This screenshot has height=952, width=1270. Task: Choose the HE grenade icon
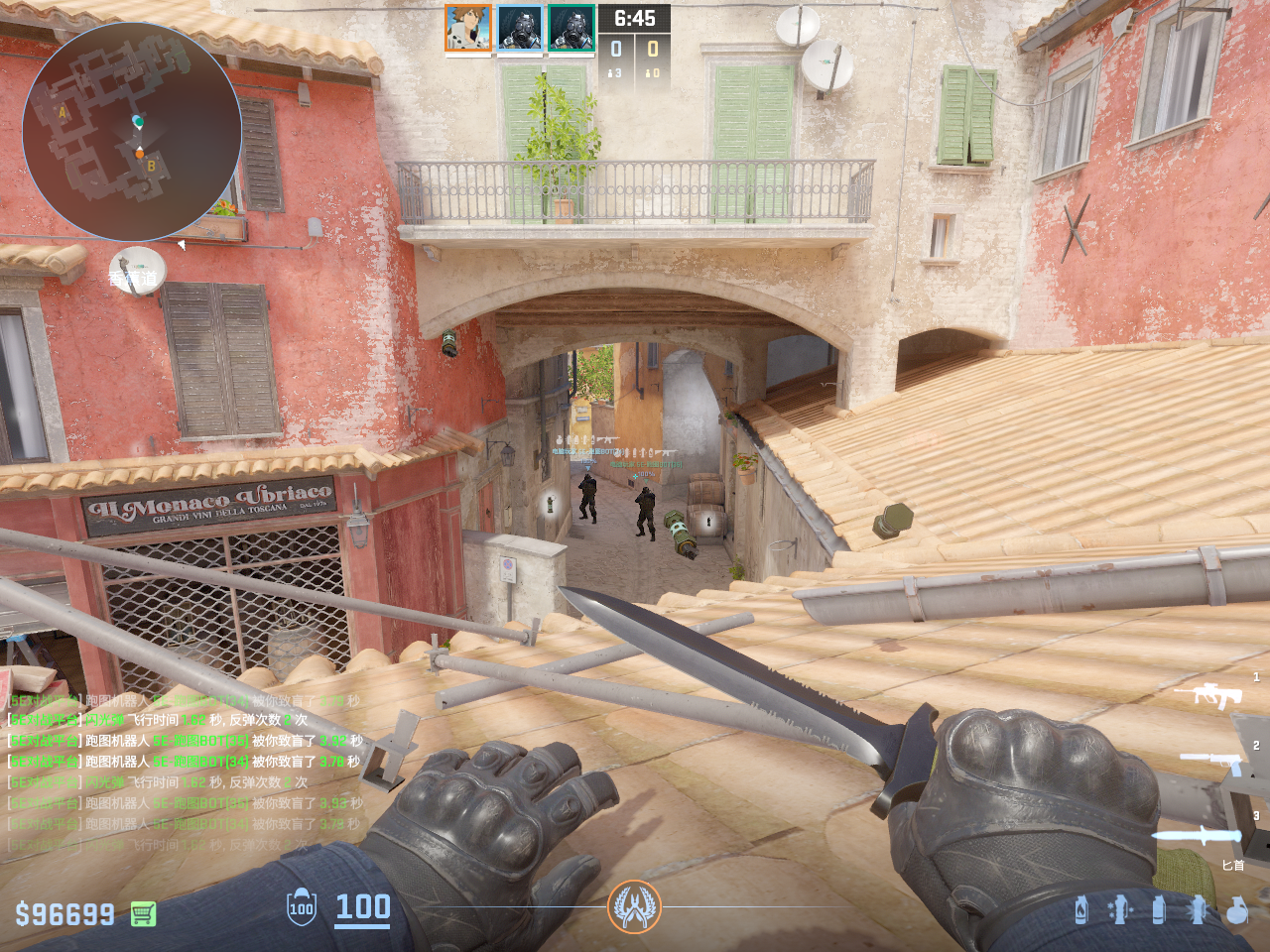tap(1236, 909)
